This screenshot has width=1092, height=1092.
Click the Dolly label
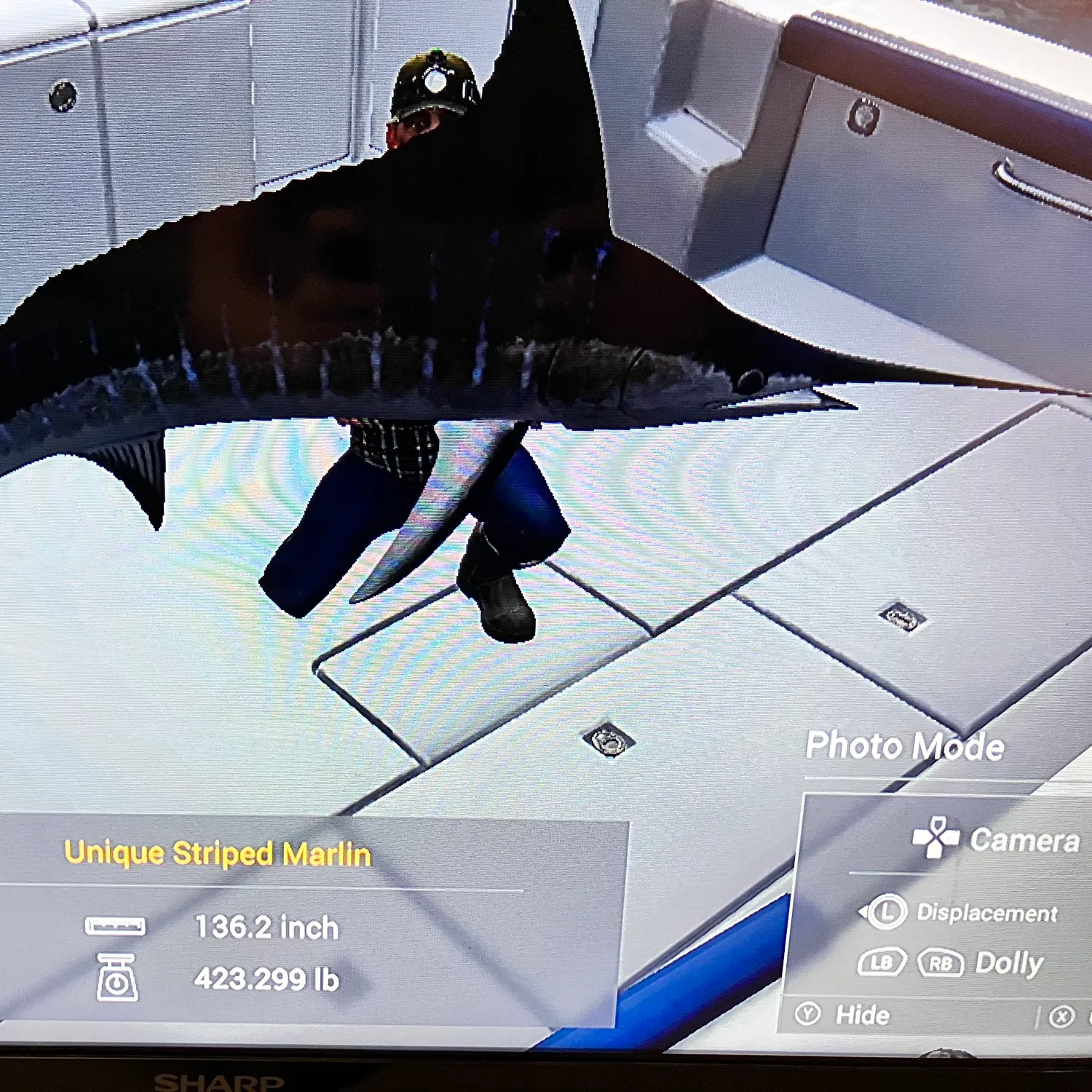click(1008, 962)
